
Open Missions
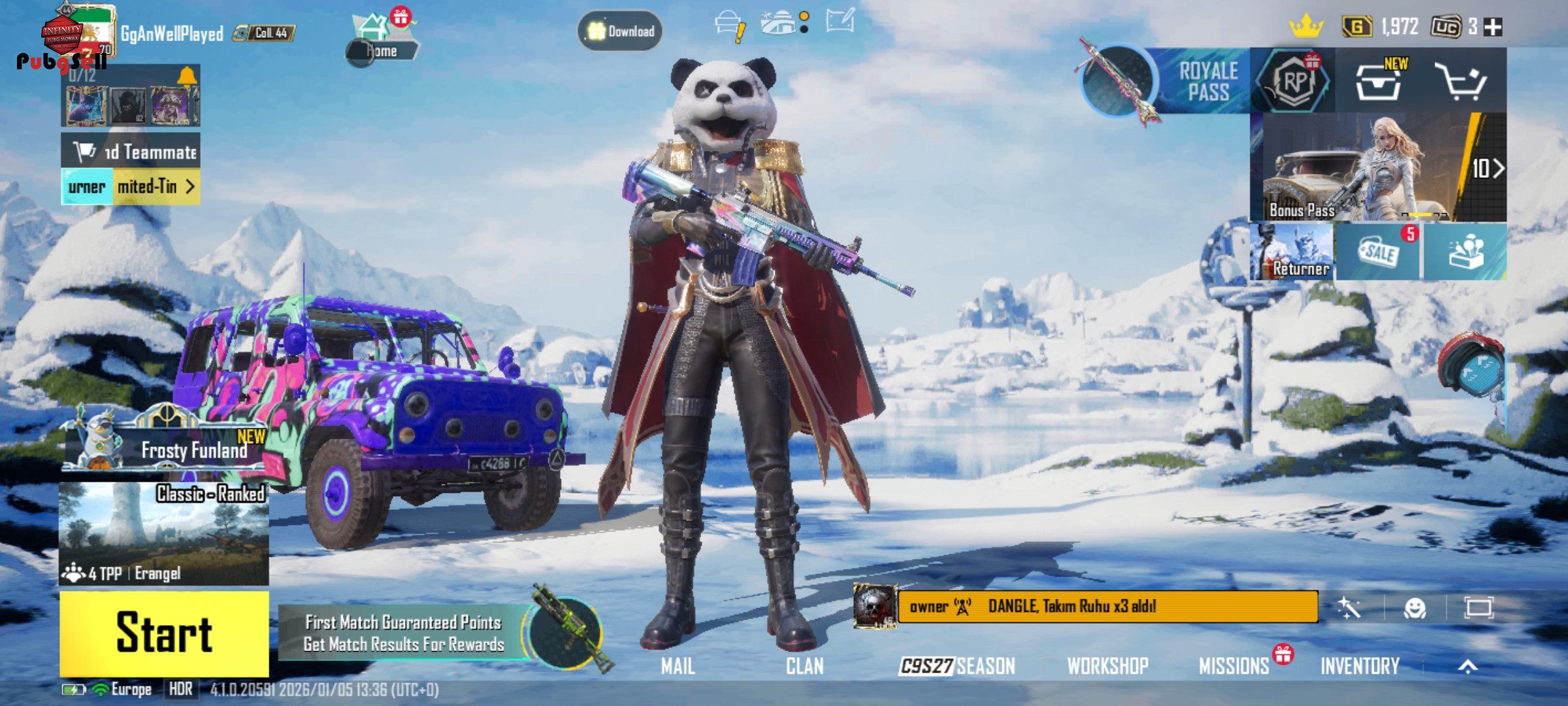point(1233,666)
